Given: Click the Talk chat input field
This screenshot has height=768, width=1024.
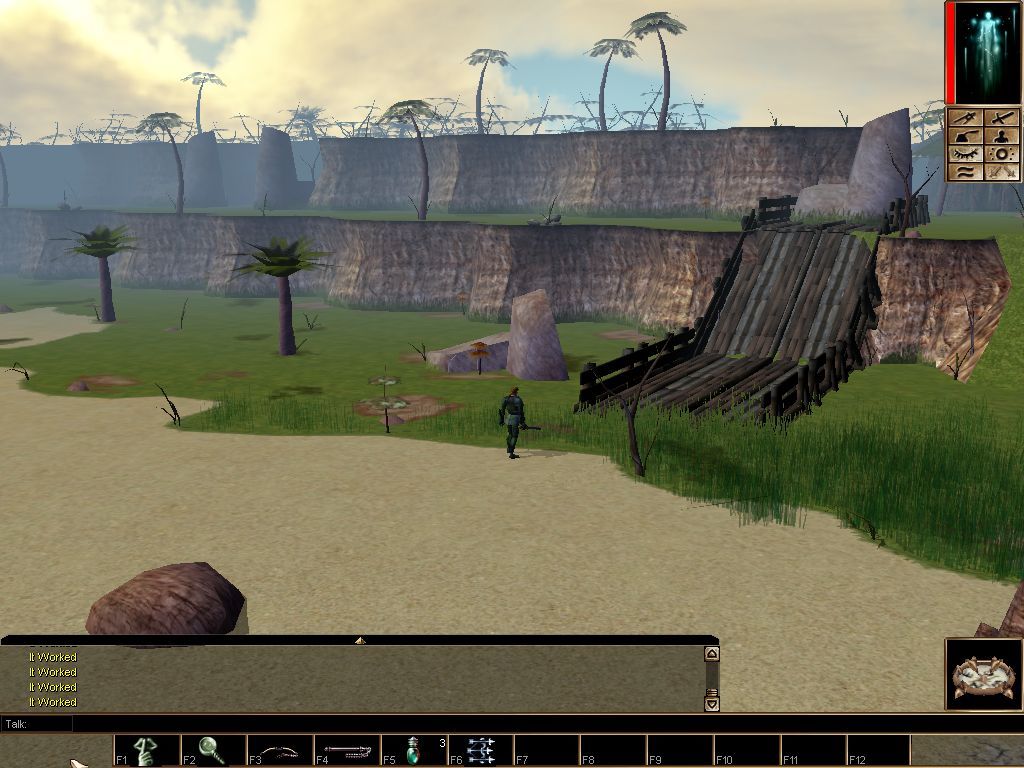Looking at the screenshot, I should coord(390,723).
